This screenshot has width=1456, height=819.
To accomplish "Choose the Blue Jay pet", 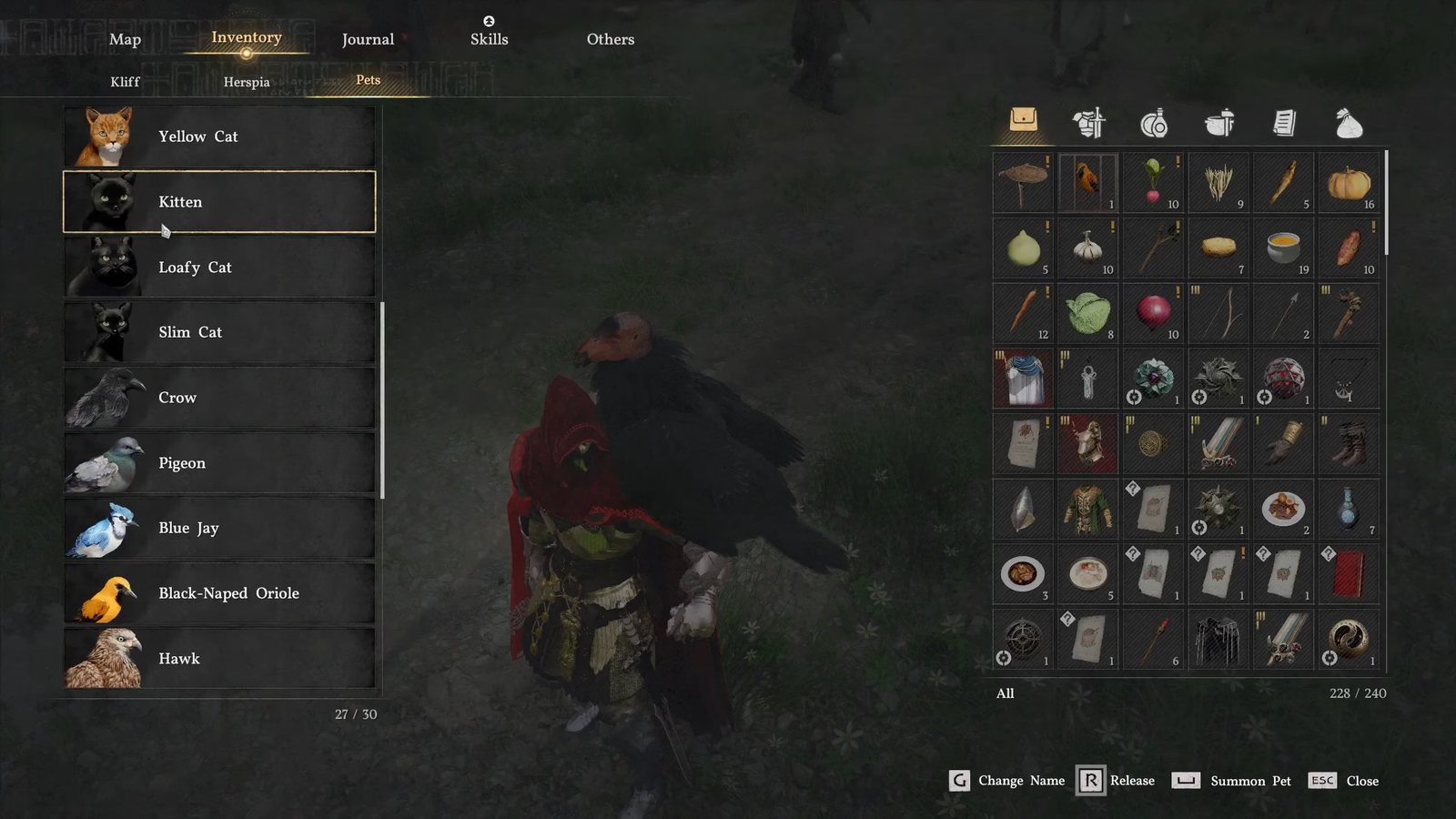I will click(x=219, y=528).
